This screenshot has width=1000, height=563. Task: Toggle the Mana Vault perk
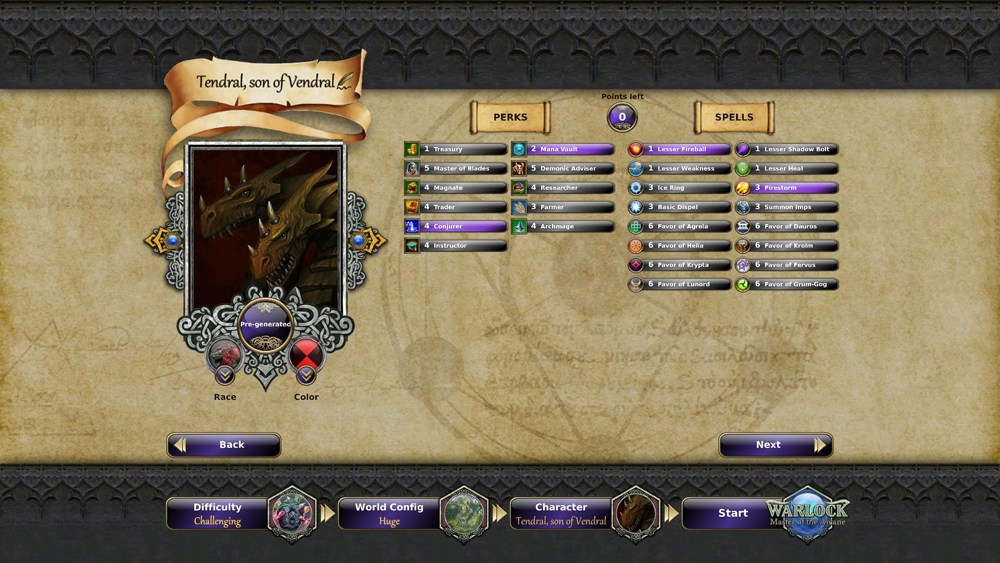pos(563,150)
